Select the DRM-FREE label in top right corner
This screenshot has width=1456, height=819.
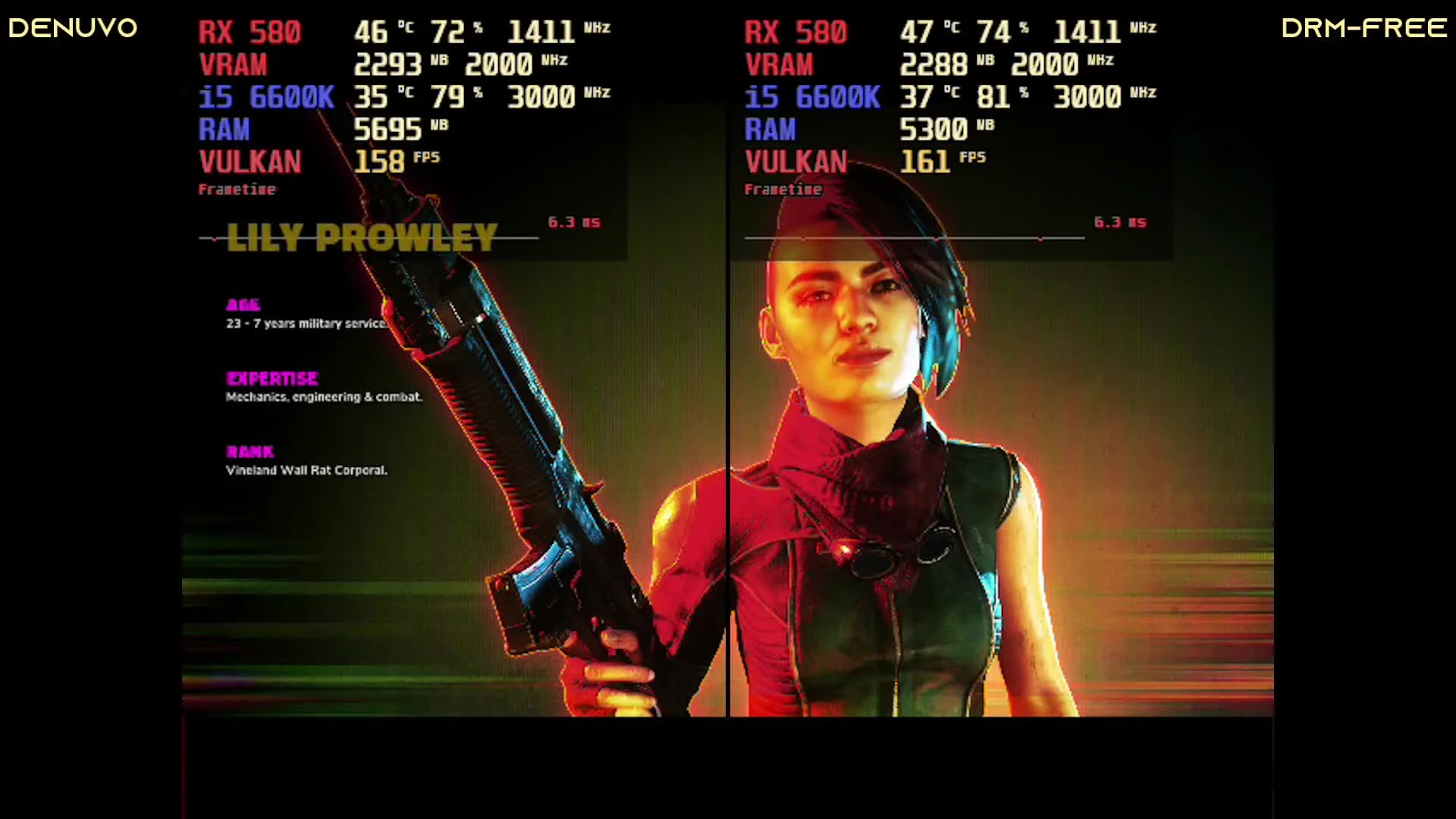pyautogui.click(x=1363, y=28)
